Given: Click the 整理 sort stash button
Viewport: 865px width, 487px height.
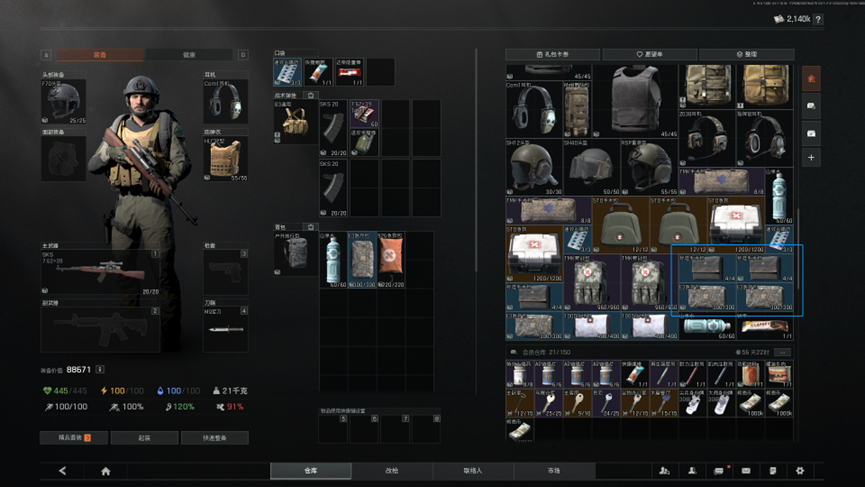Looking at the screenshot, I should 746,54.
